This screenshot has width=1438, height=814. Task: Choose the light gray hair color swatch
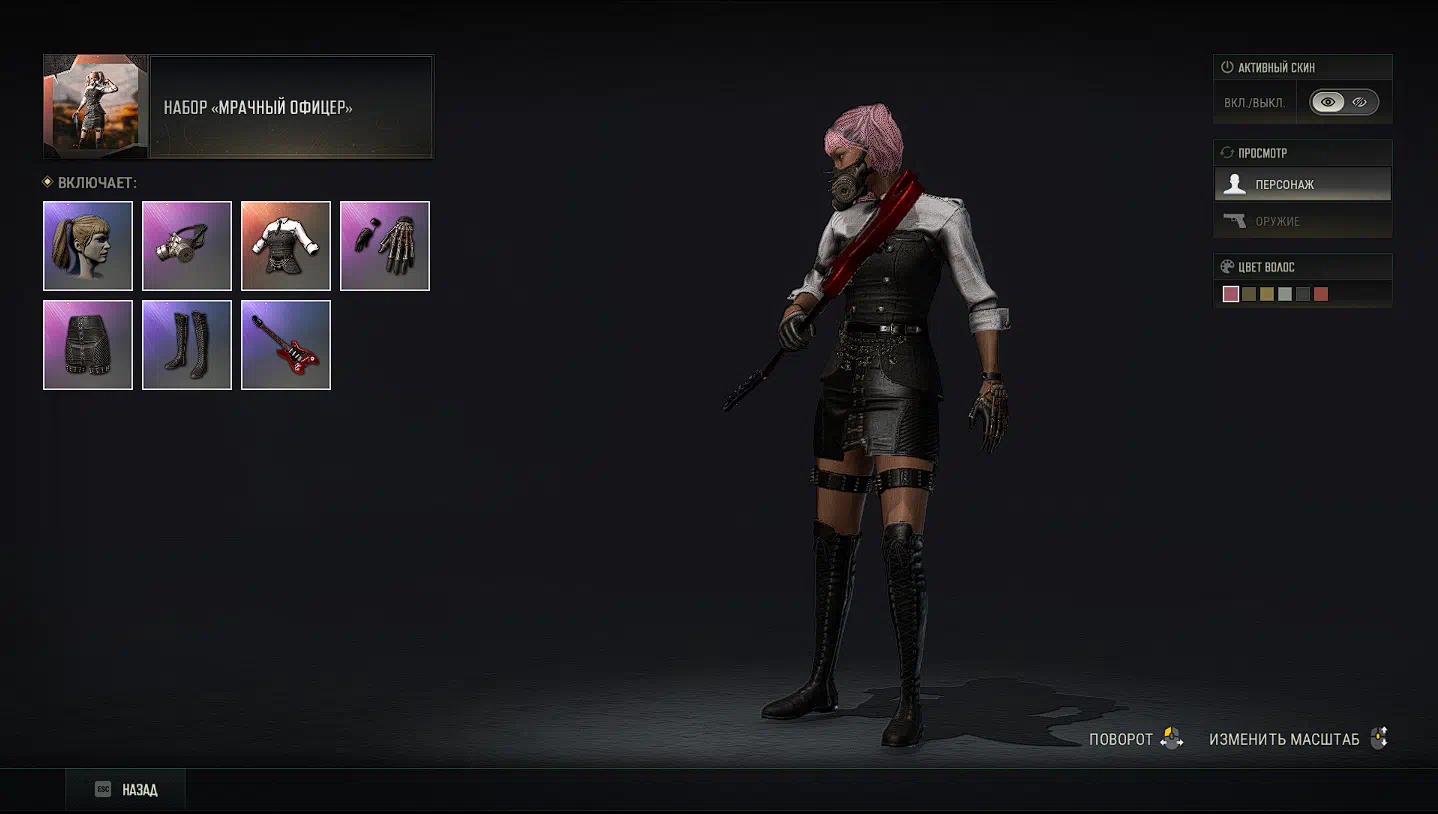point(1285,294)
